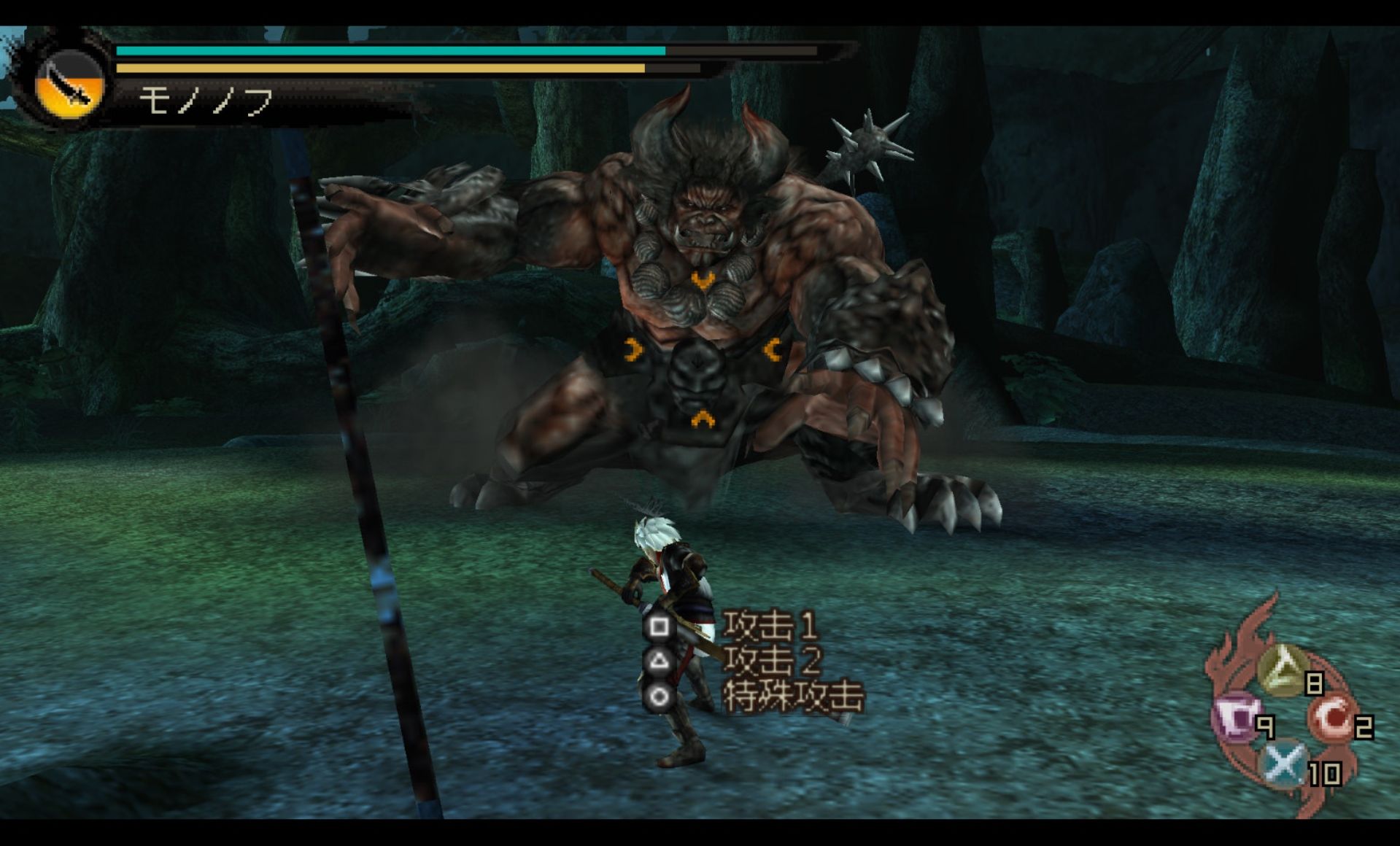Image resolution: width=1400 pixels, height=846 pixels.
Task: Use the purple square skill orb
Action: coord(1236,717)
